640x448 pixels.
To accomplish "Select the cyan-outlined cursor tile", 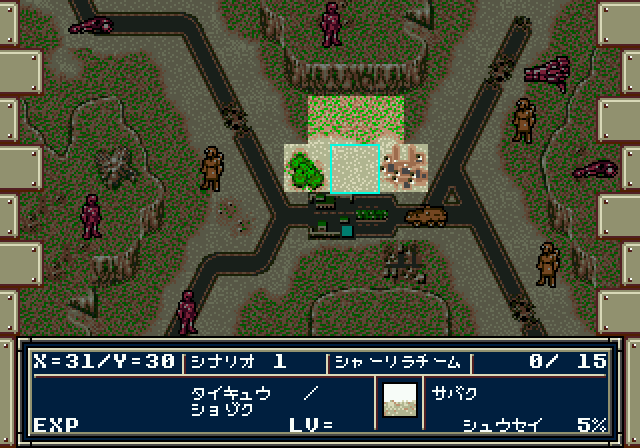I will click(355, 168).
